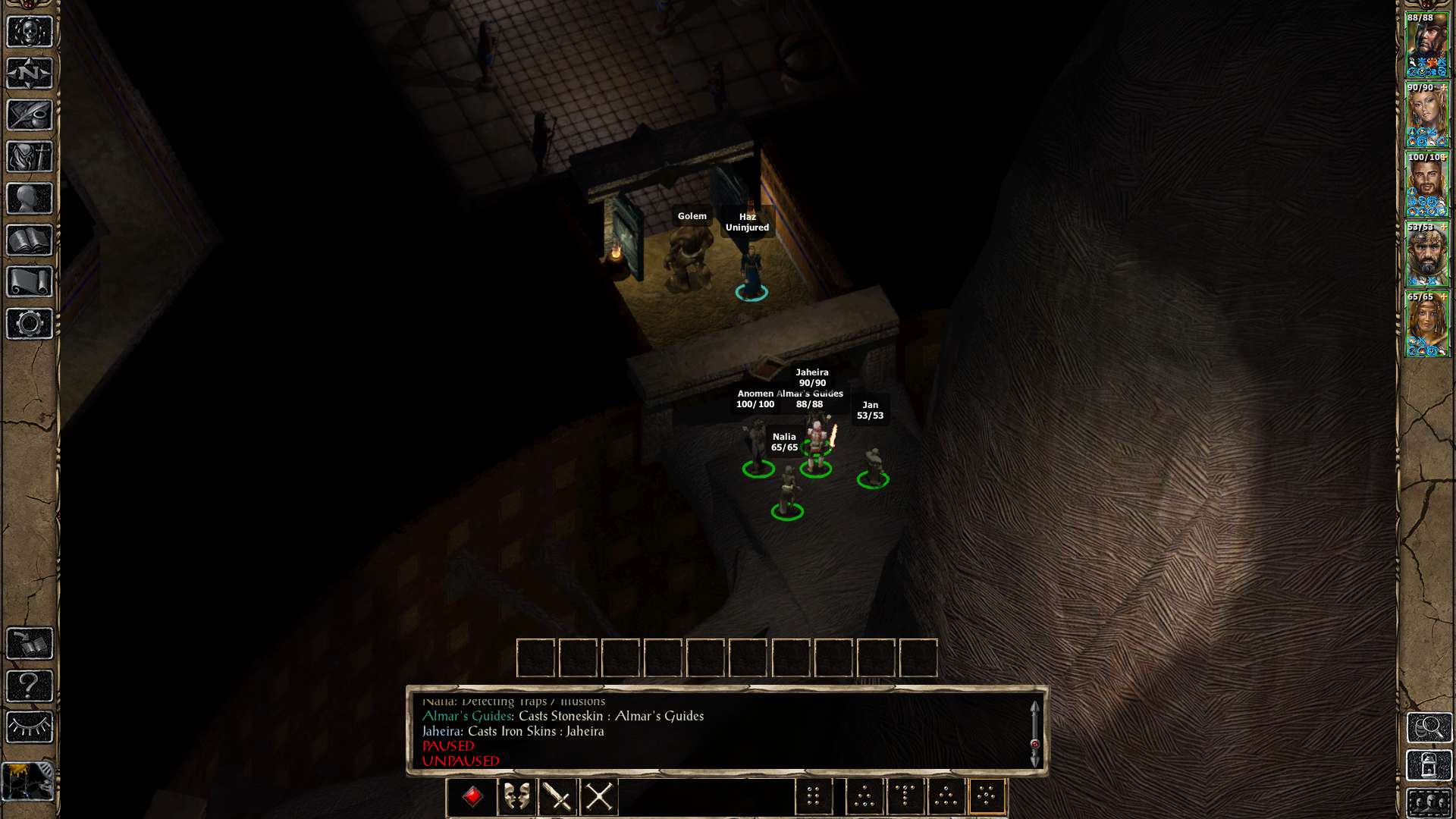Click the day-night clock in the corner
This screenshot has width=1456, height=819.
pyautogui.click(x=28, y=782)
